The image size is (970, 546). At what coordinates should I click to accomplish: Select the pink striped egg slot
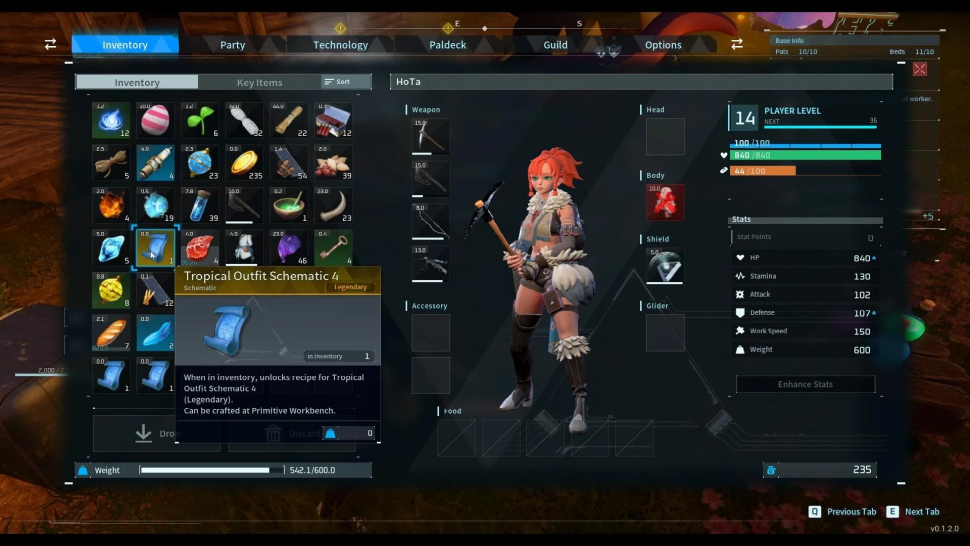click(156, 120)
